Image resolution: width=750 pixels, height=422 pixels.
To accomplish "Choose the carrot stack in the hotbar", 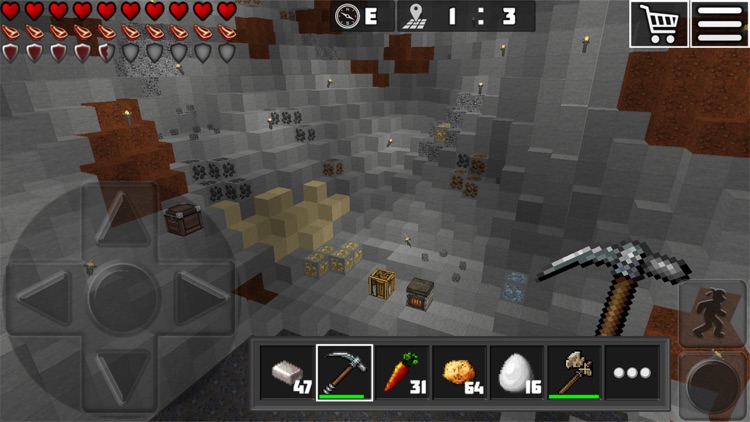I will tap(403, 373).
